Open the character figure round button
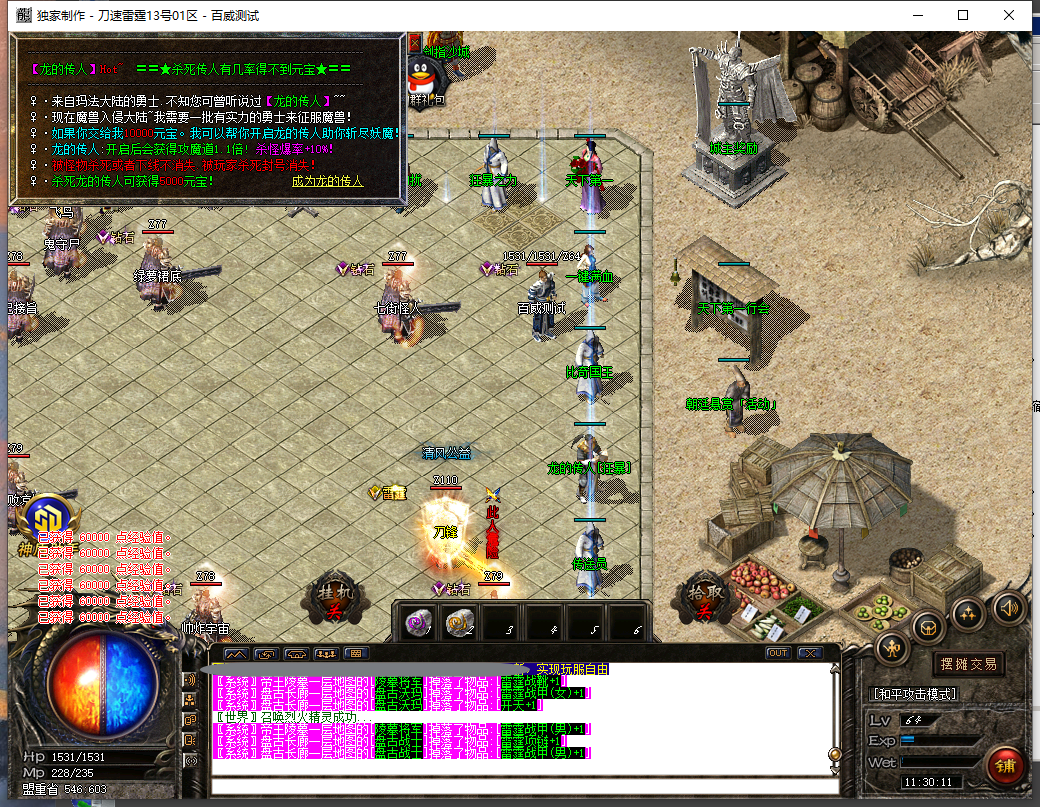1040x807 pixels. [892, 648]
